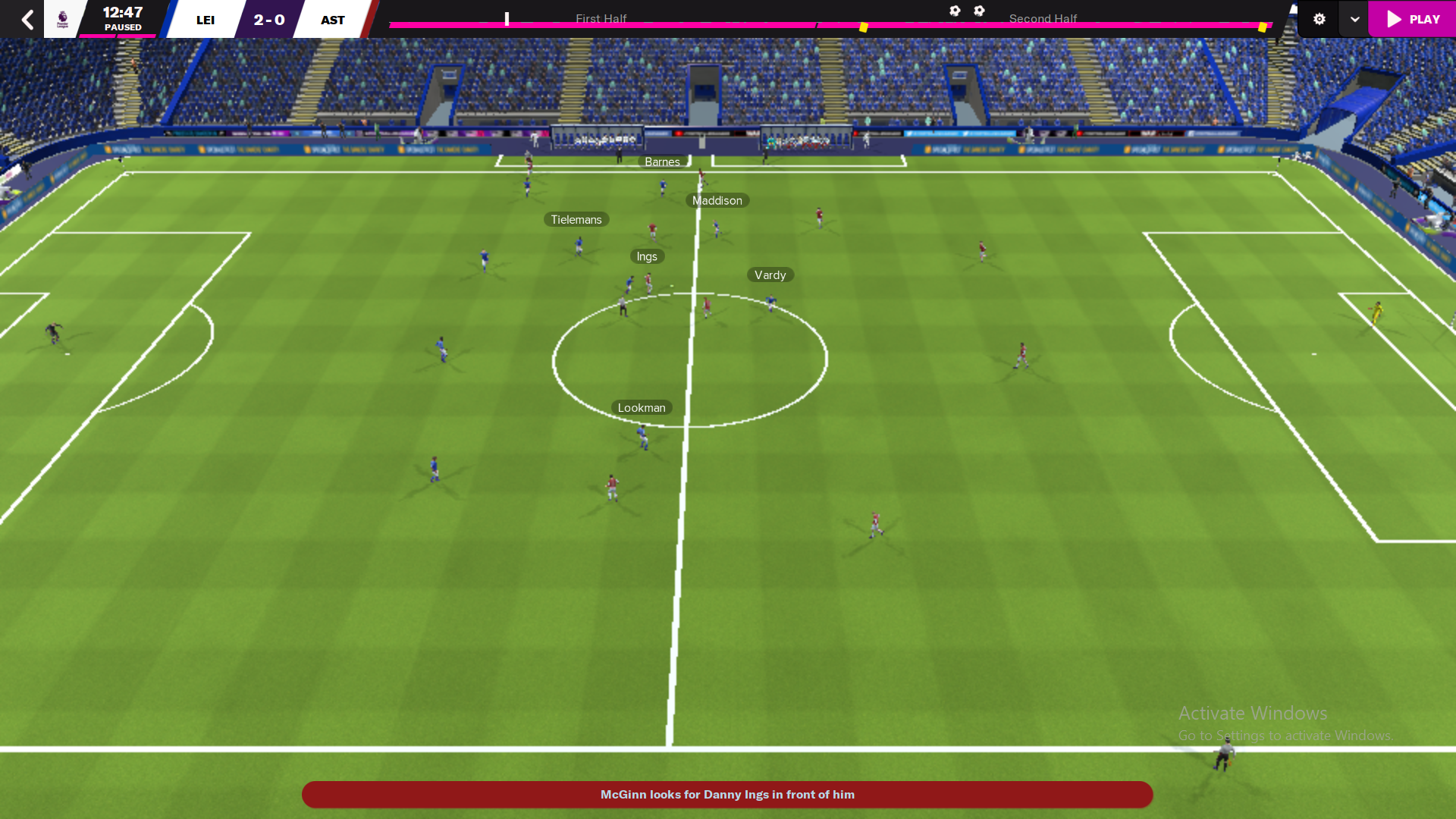
Task: Select the Maddison player label
Action: click(717, 200)
